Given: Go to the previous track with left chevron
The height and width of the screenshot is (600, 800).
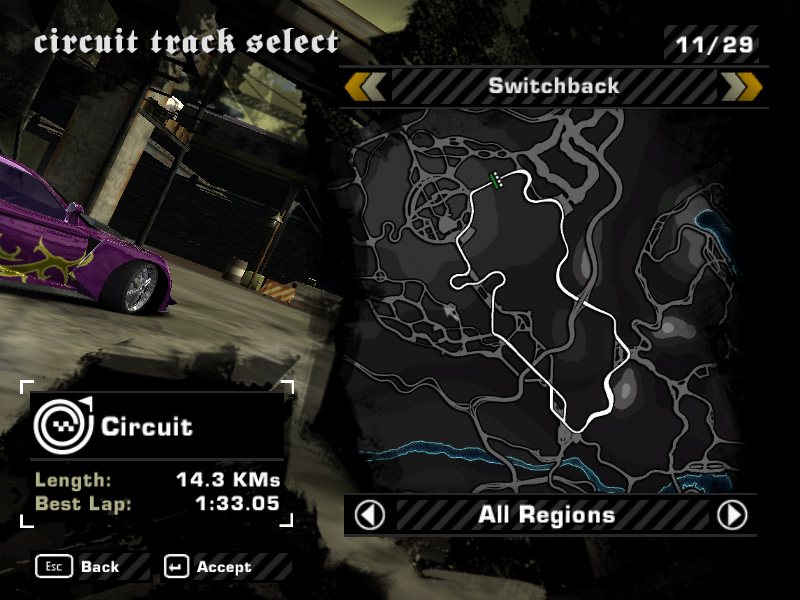Looking at the screenshot, I should [365, 87].
